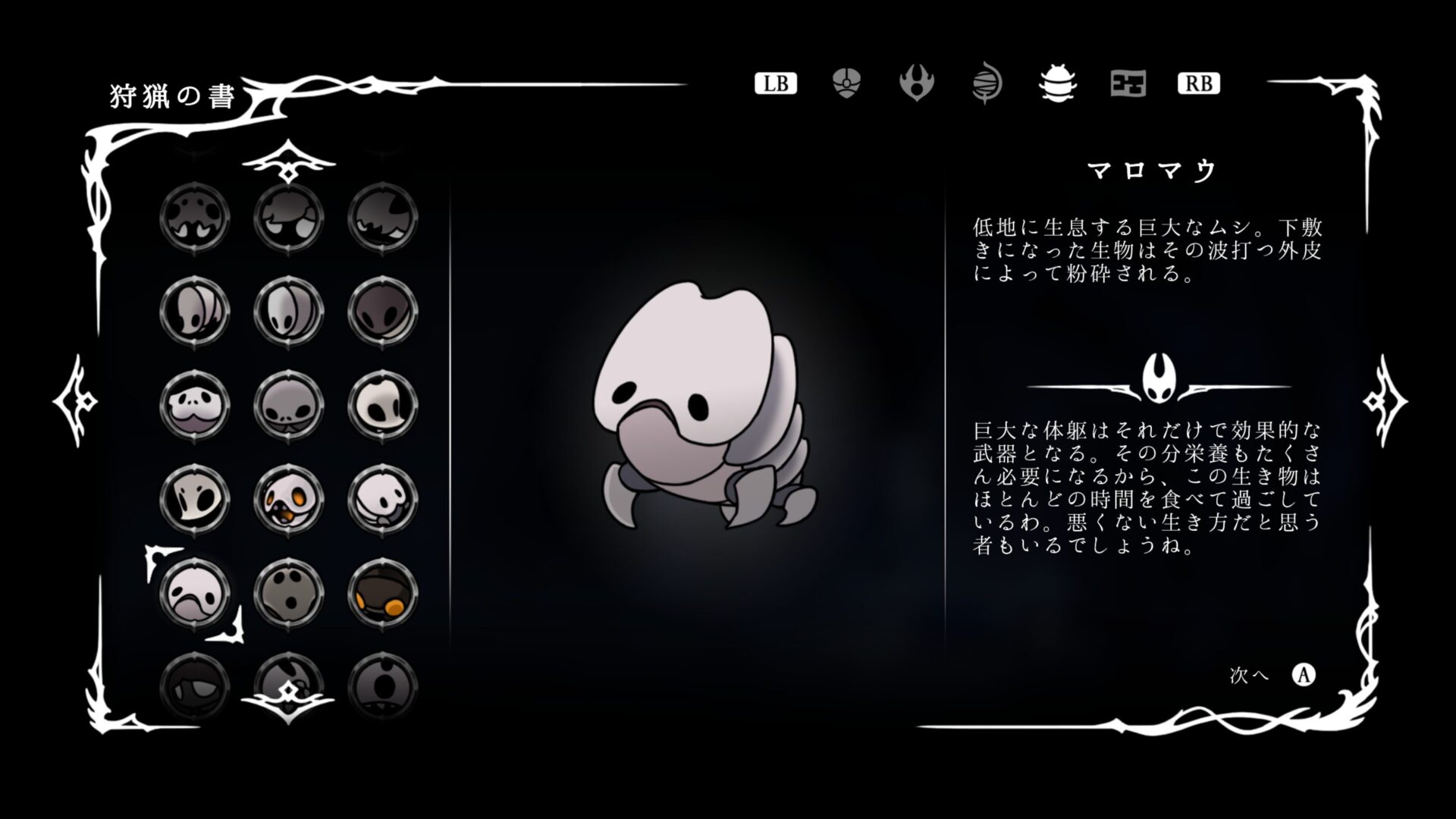This screenshot has height=819, width=1456.
Task: Select the beetle-shaped Hunter's Journal tab icon
Action: click(x=1058, y=85)
